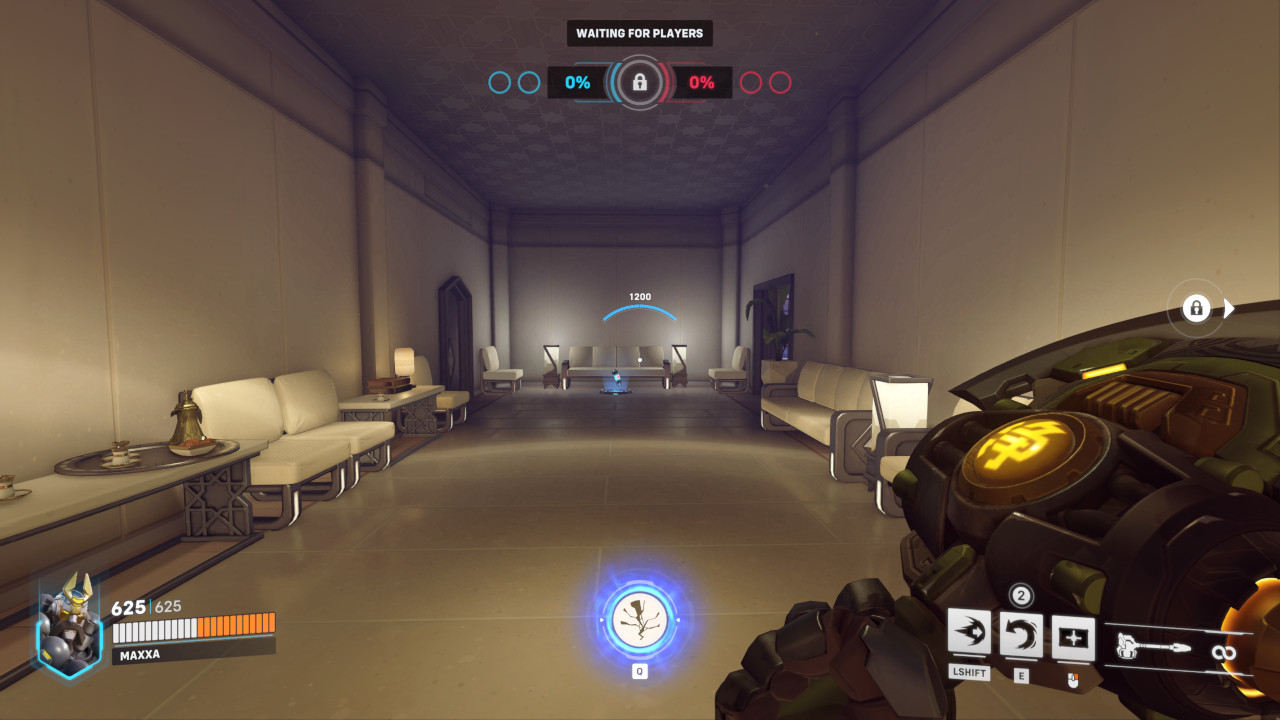Click the lock icon on the right edge

[1196, 308]
